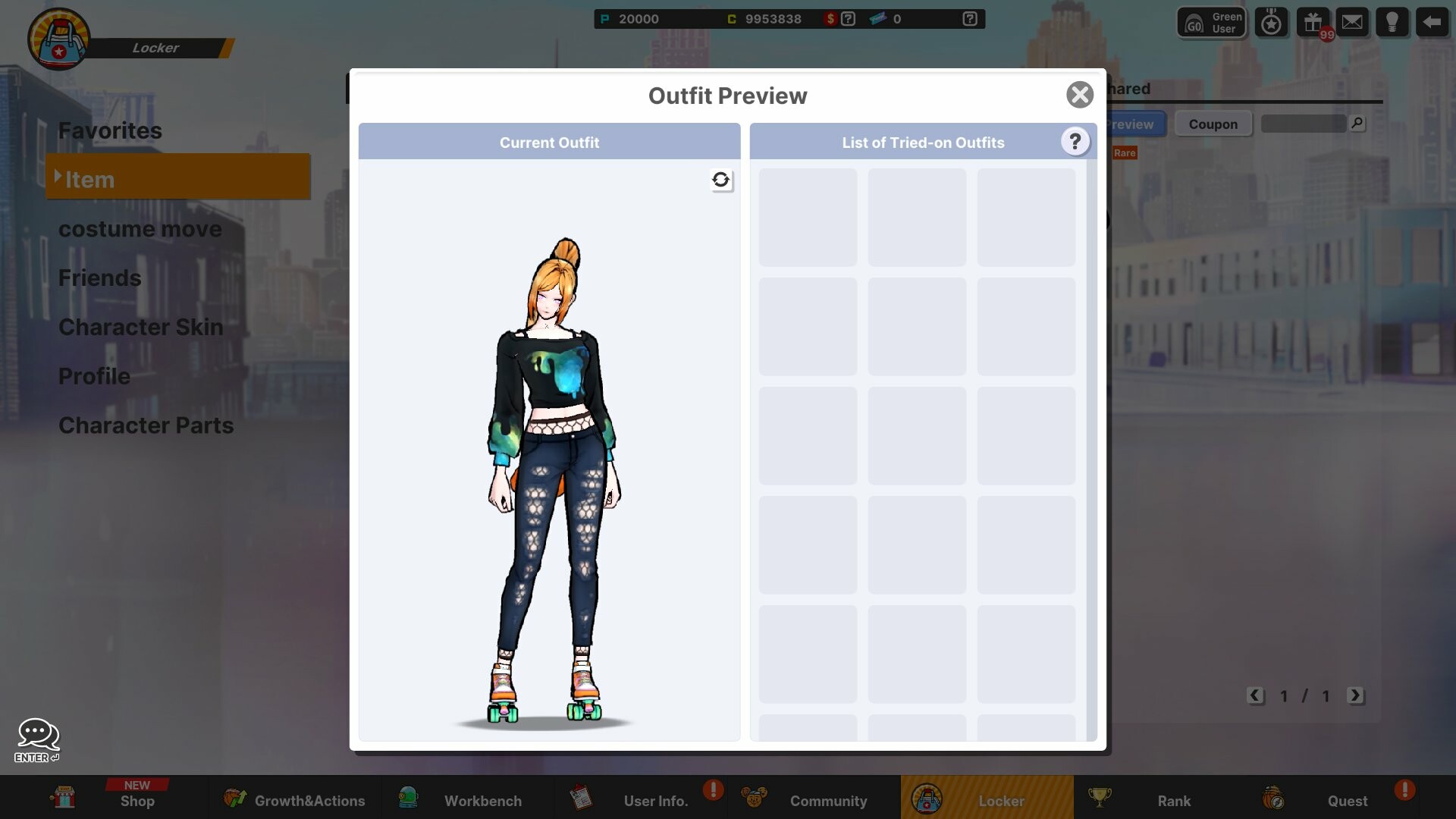Click the lightbulb tips icon

click(1393, 22)
